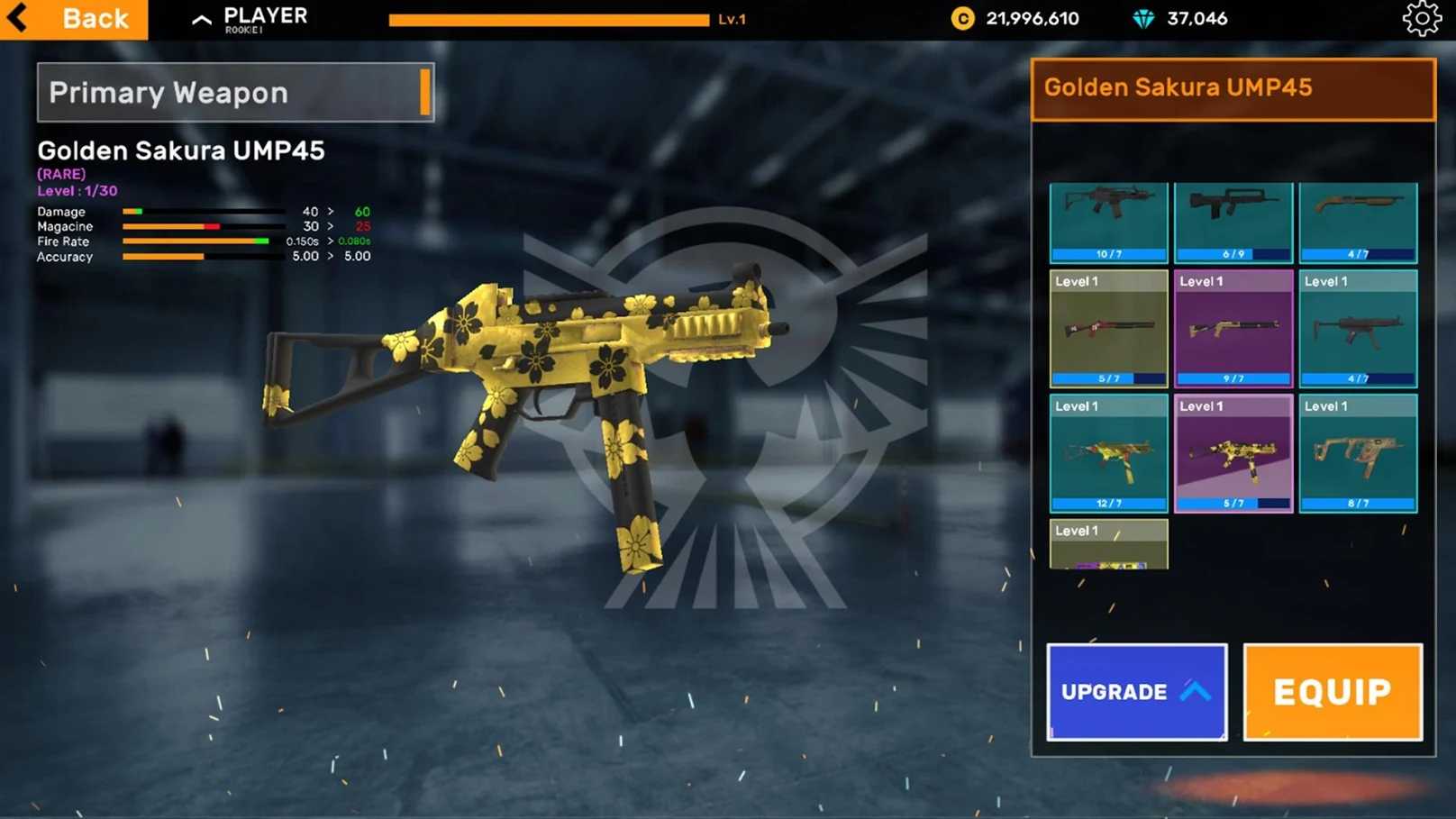
Task: Select the Golden Sakura UMP45 card
Action: [1233, 453]
